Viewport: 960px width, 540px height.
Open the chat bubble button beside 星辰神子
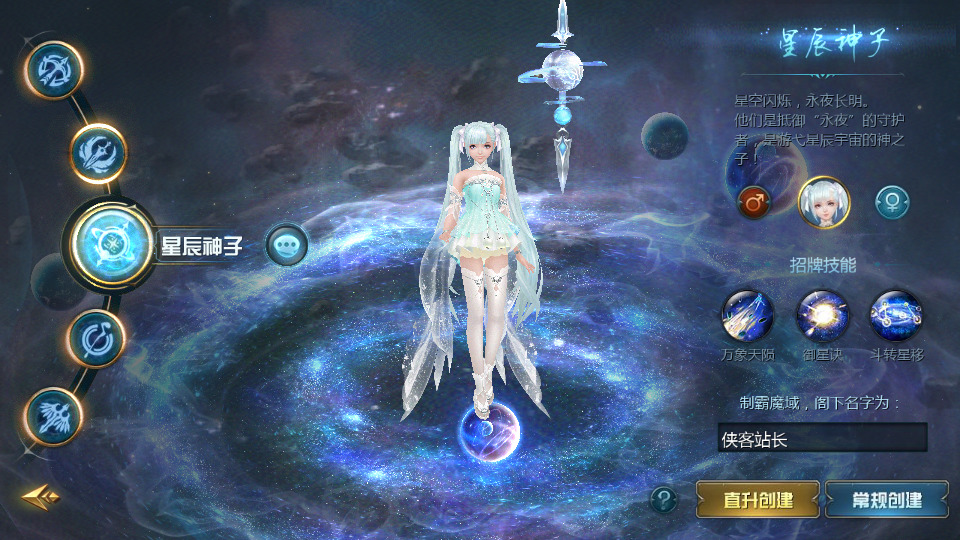coord(287,244)
